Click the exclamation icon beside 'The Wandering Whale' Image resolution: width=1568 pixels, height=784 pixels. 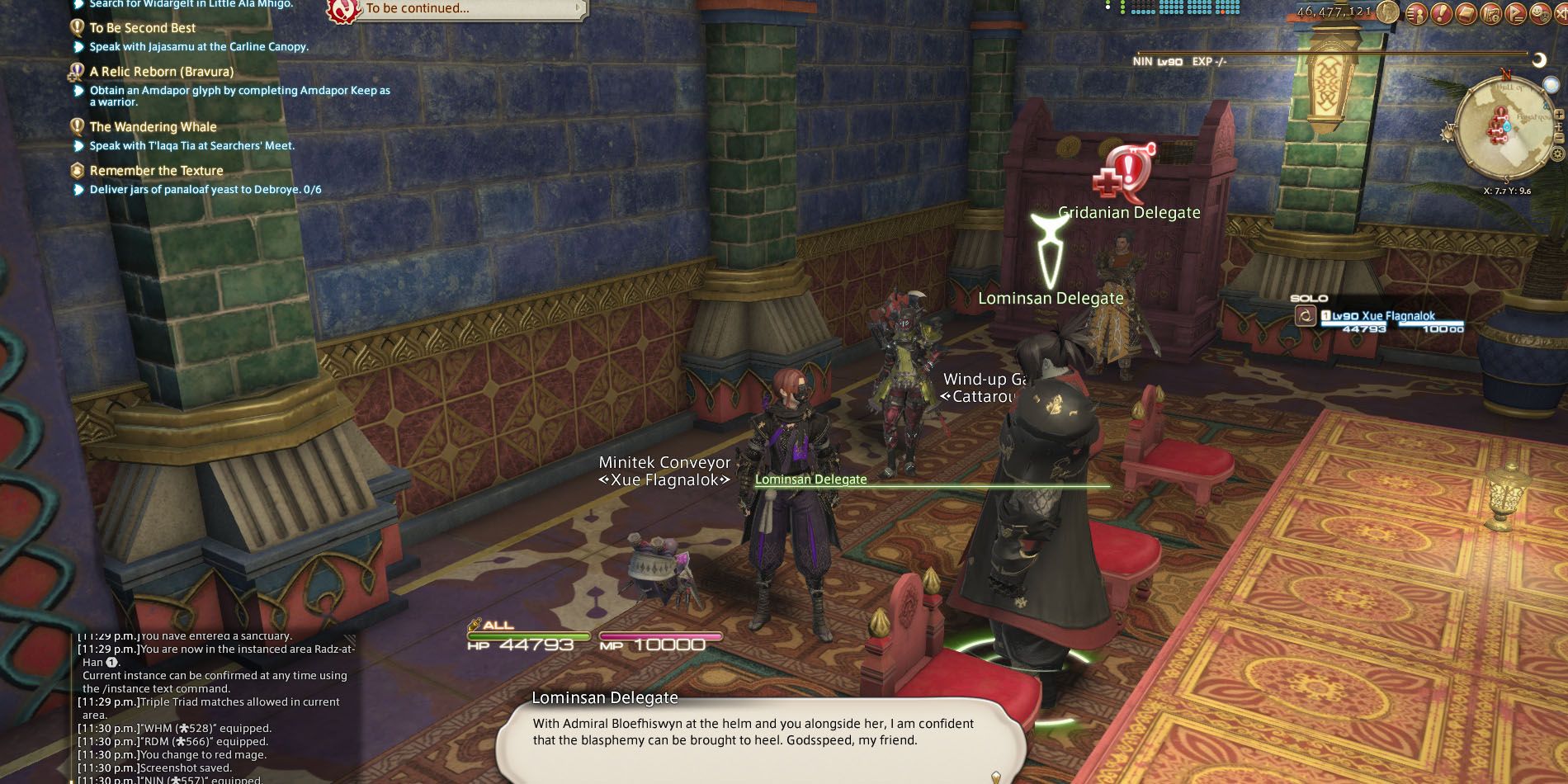77,125
